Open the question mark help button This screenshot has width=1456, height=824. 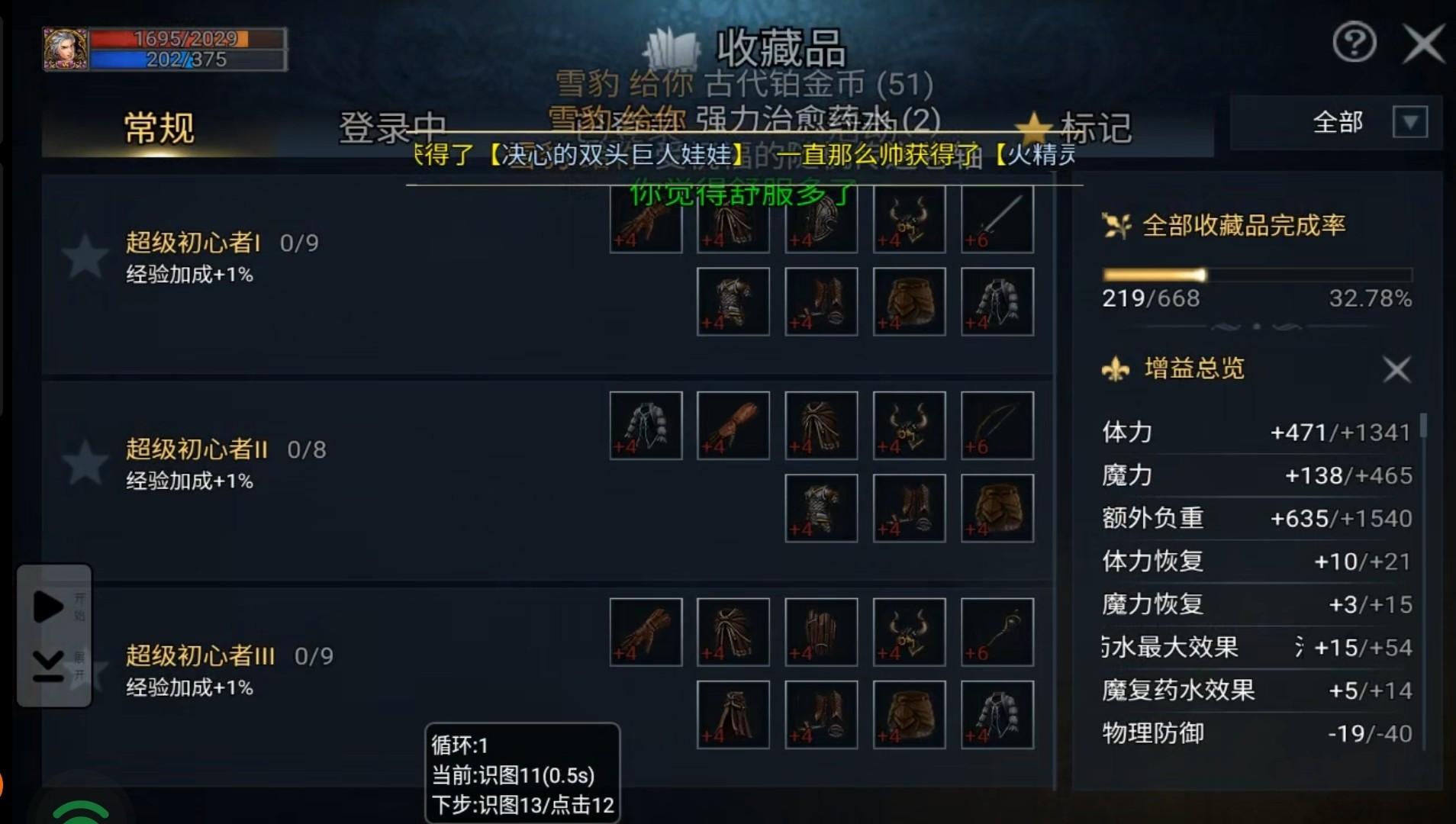pos(1355,43)
